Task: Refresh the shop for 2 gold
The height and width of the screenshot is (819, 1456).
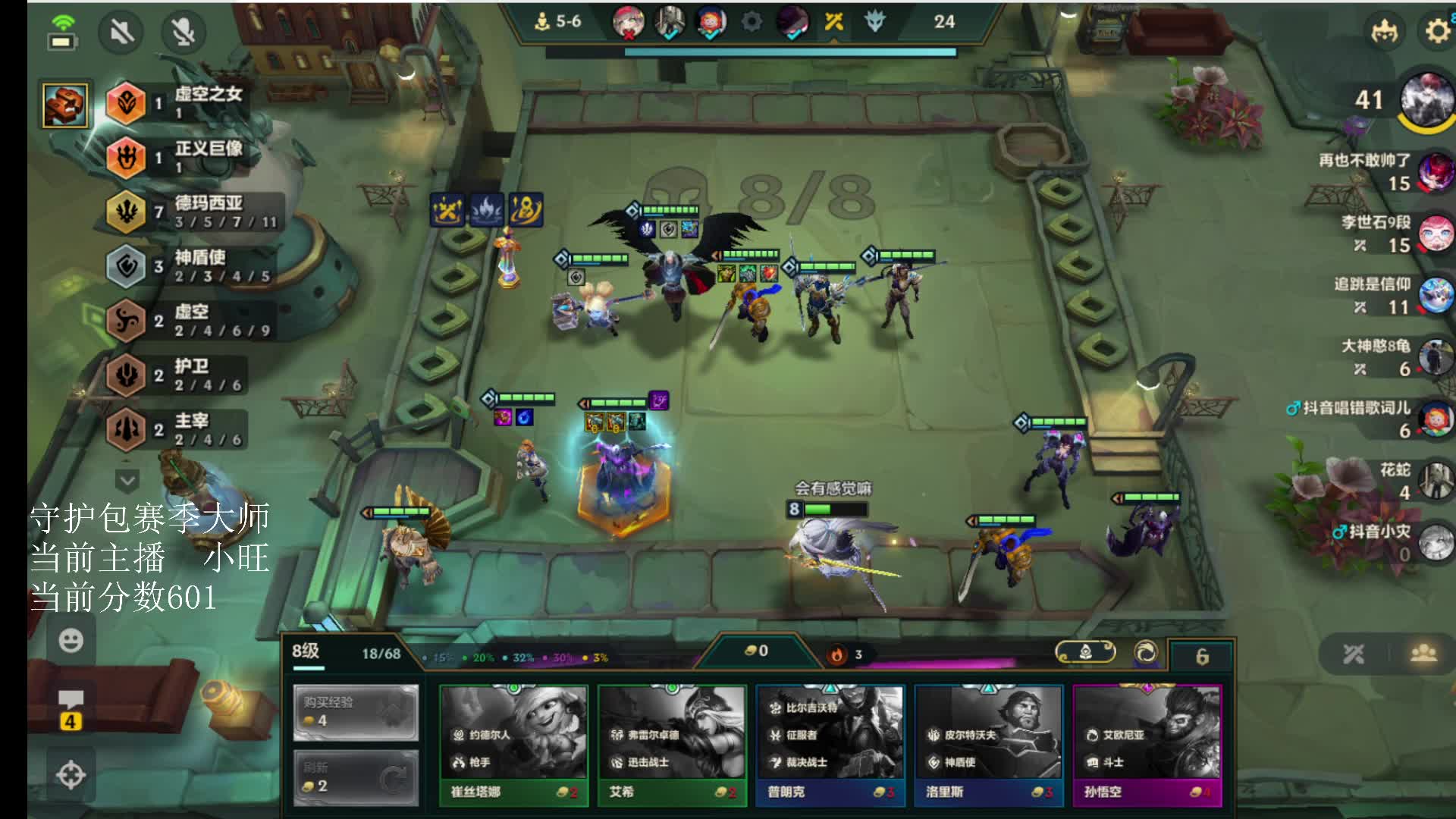Action: (x=356, y=777)
